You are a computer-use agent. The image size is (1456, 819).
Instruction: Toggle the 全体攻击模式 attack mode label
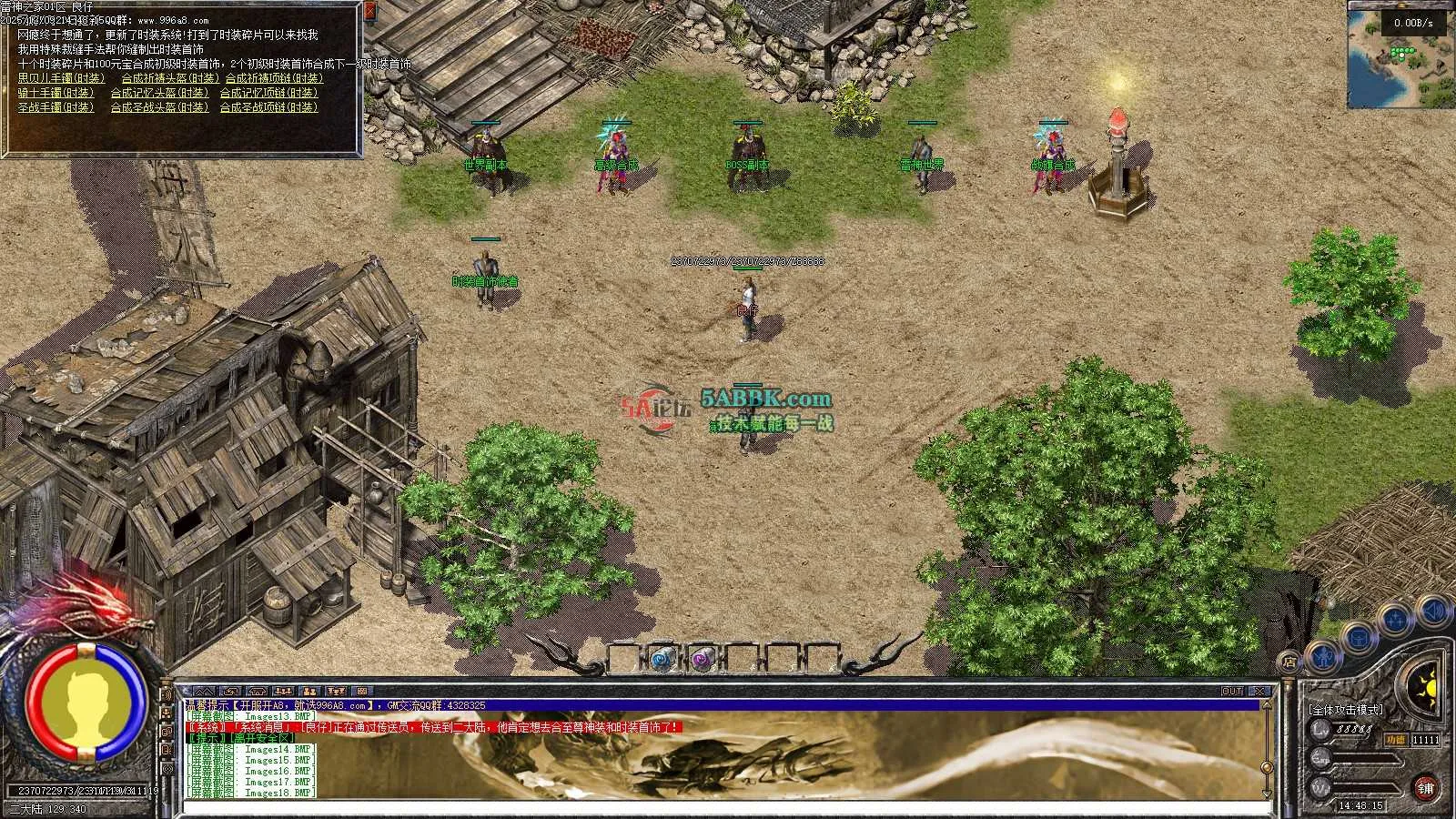click(1345, 709)
